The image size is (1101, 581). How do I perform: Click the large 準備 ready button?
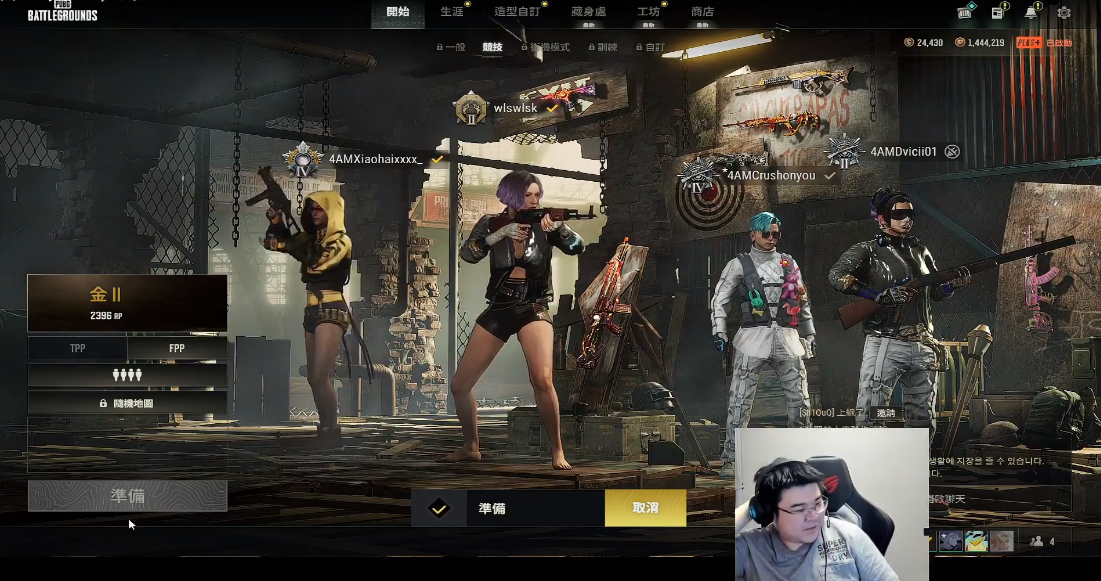click(127, 495)
